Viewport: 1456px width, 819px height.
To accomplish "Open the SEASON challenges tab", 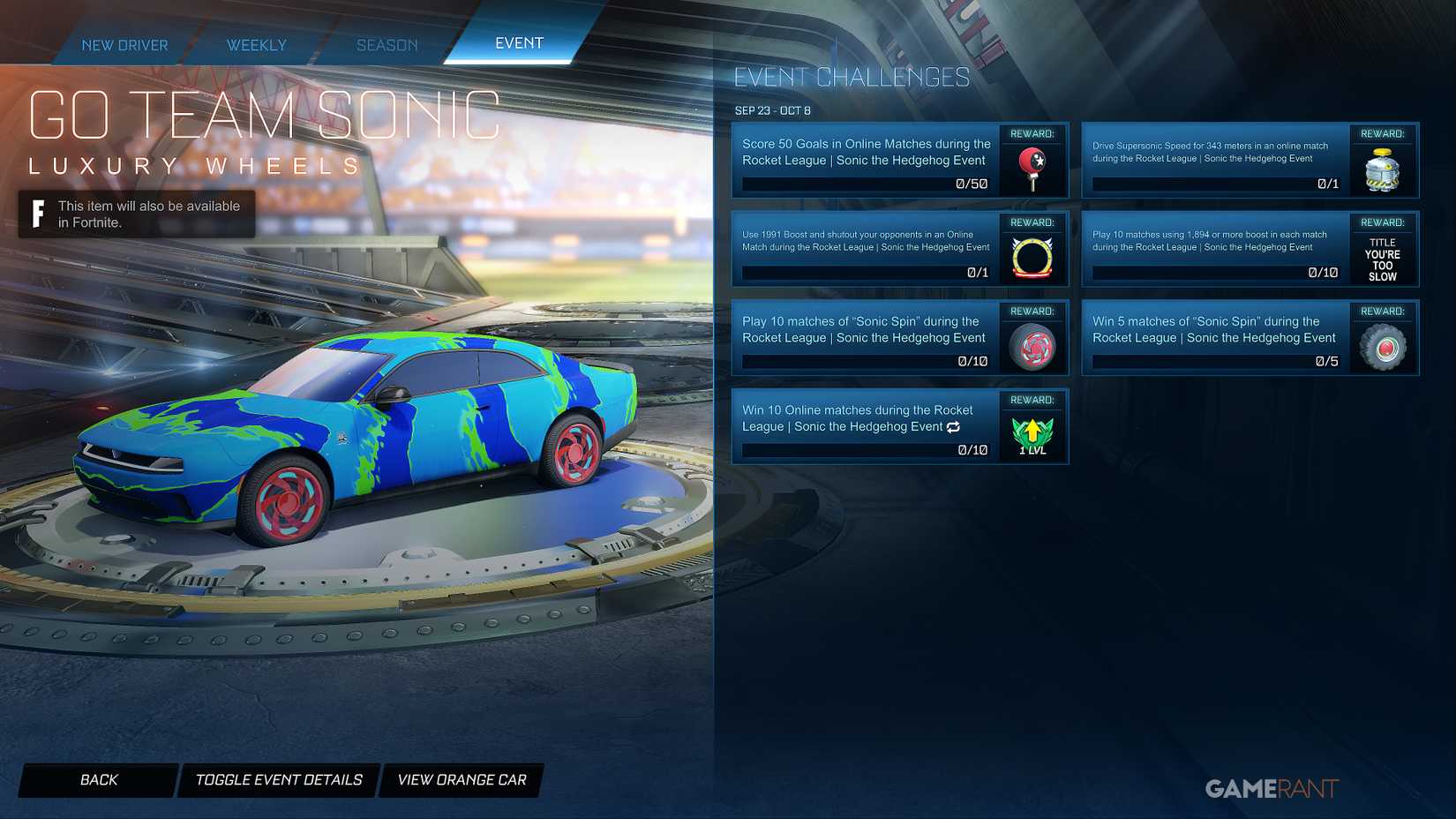I will point(387,44).
